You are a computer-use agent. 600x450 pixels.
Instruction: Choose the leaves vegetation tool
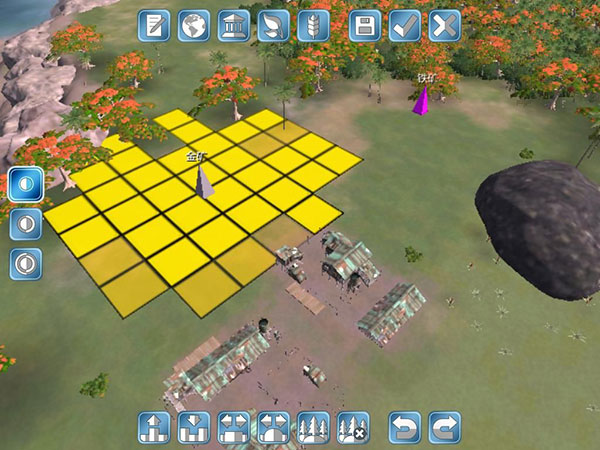pos(273,25)
